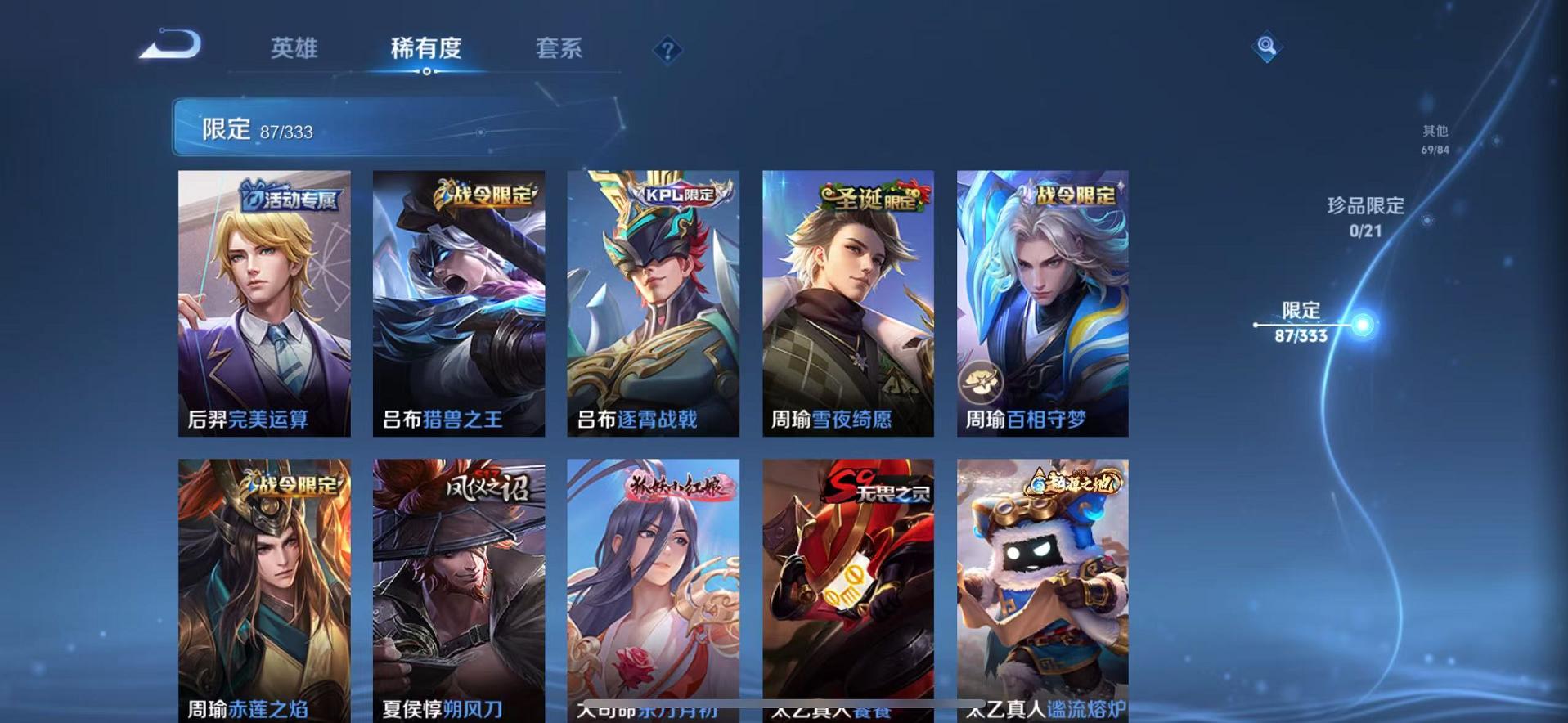The image size is (1568, 723).
Task: Click the 活动专属 badge on Hou Yi's skin
Action: point(292,195)
